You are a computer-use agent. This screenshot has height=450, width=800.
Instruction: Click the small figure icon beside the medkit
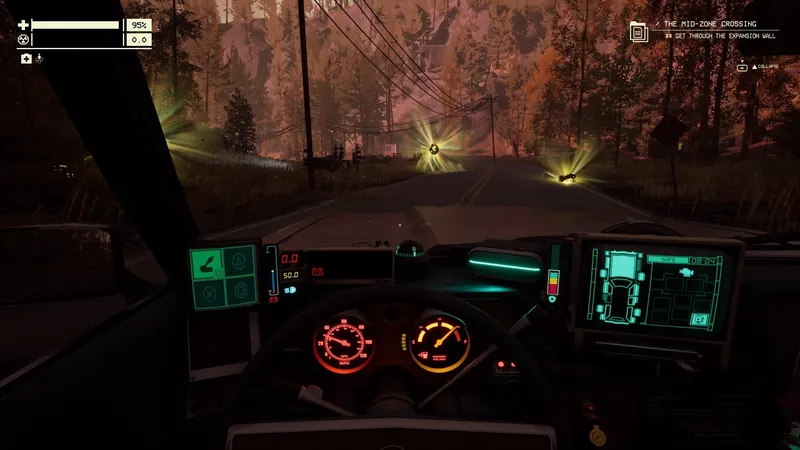(x=38, y=59)
